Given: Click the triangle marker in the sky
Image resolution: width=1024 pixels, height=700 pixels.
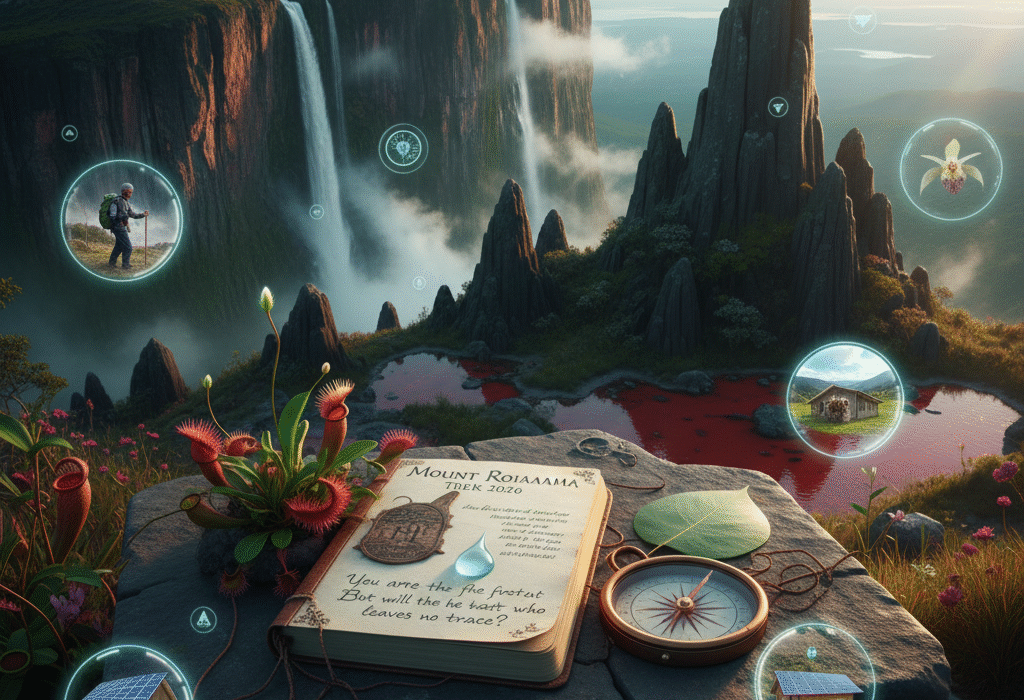Looking at the screenshot, I should [862, 21].
